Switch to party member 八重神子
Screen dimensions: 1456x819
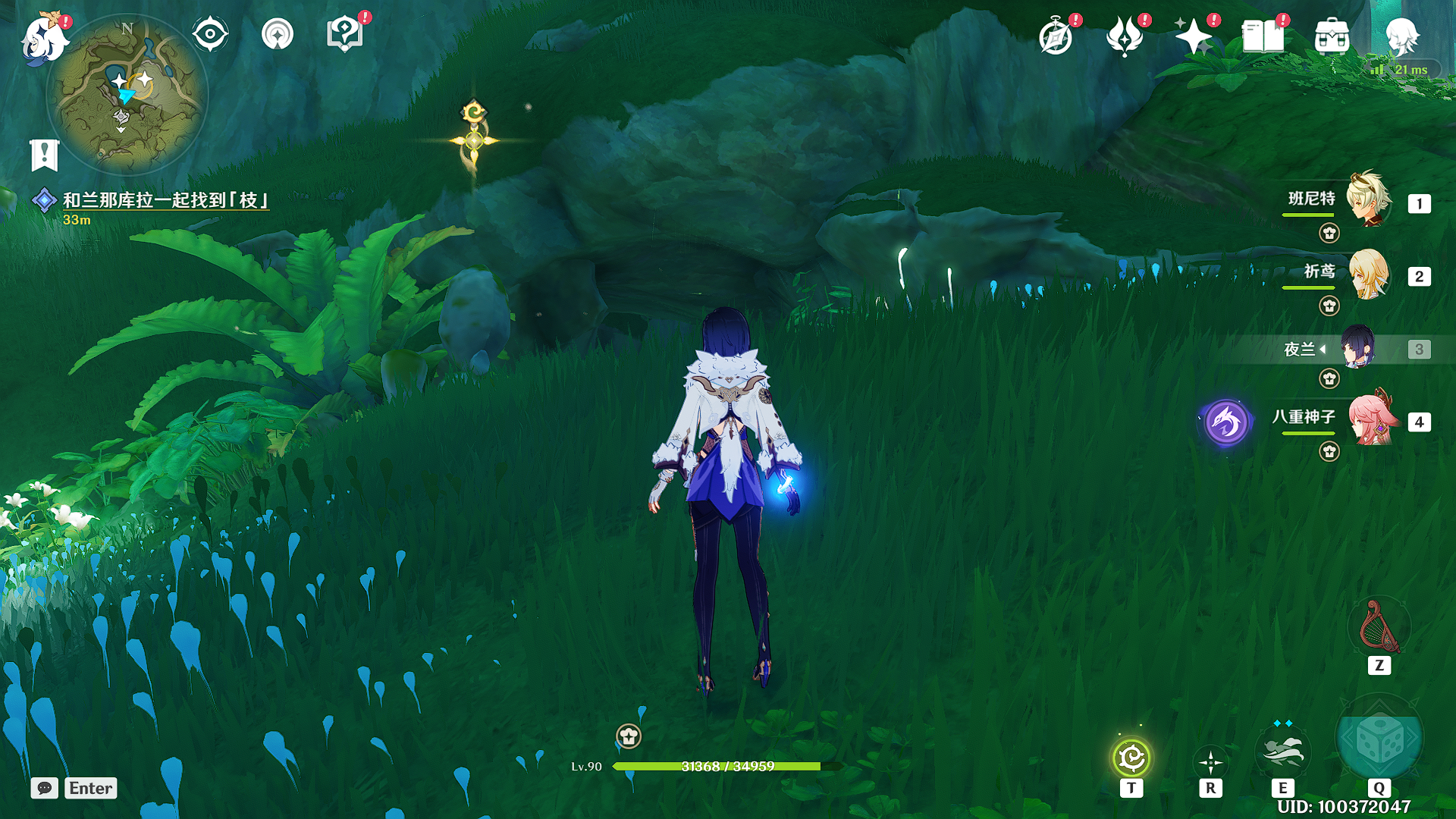[x=1373, y=419]
